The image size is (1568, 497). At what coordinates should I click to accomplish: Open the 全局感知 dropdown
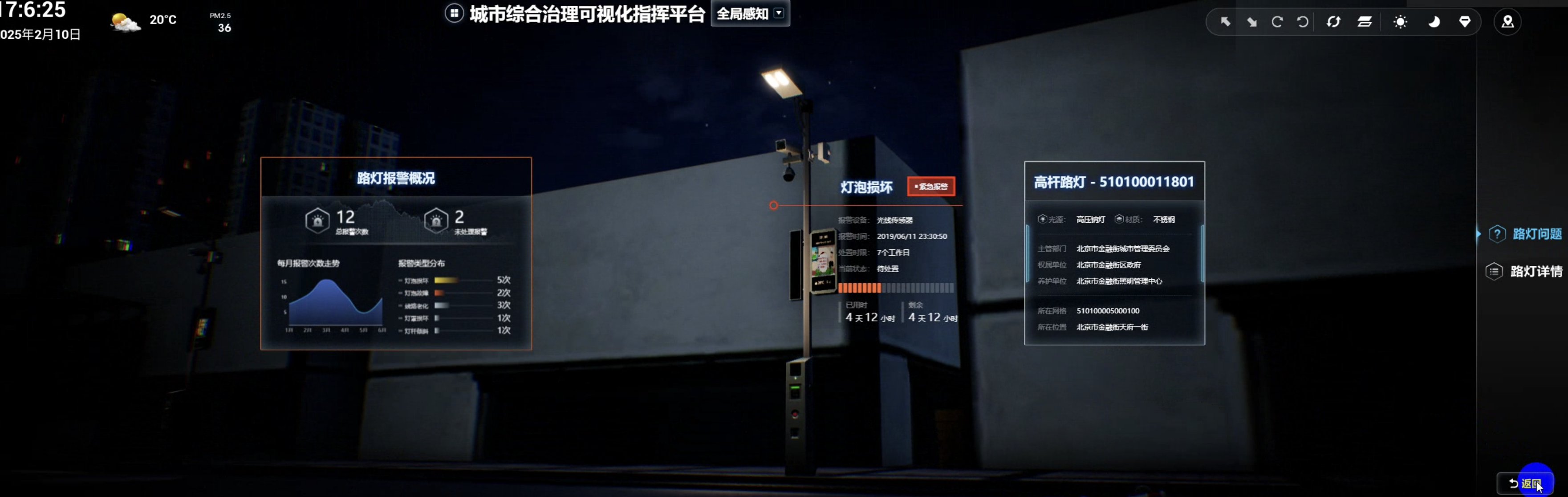click(x=750, y=13)
